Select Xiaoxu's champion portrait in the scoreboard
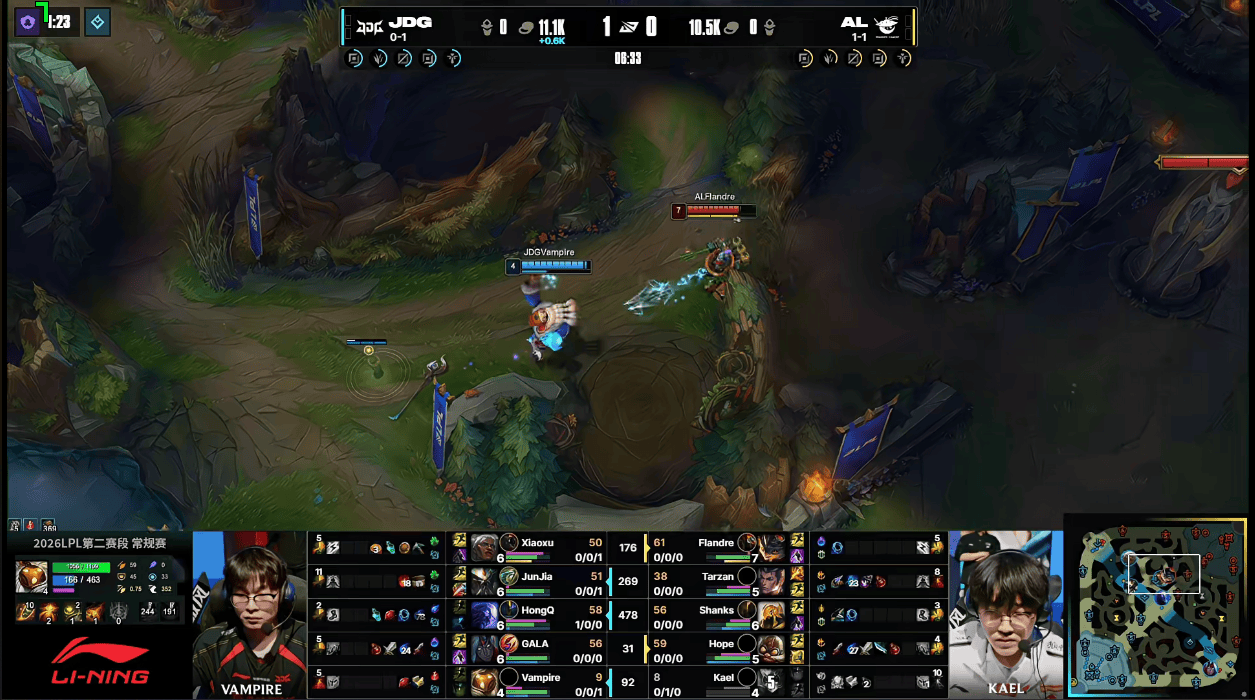Image resolution: width=1255 pixels, height=700 pixels. 485,546
